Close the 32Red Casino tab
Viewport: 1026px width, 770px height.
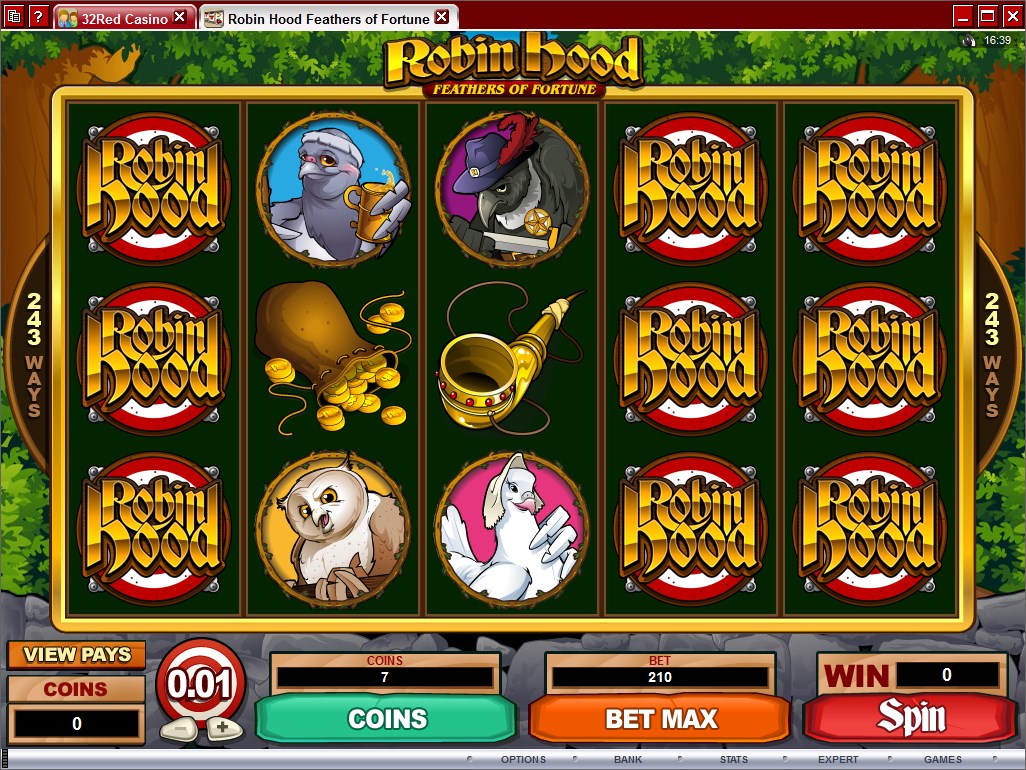pos(180,17)
